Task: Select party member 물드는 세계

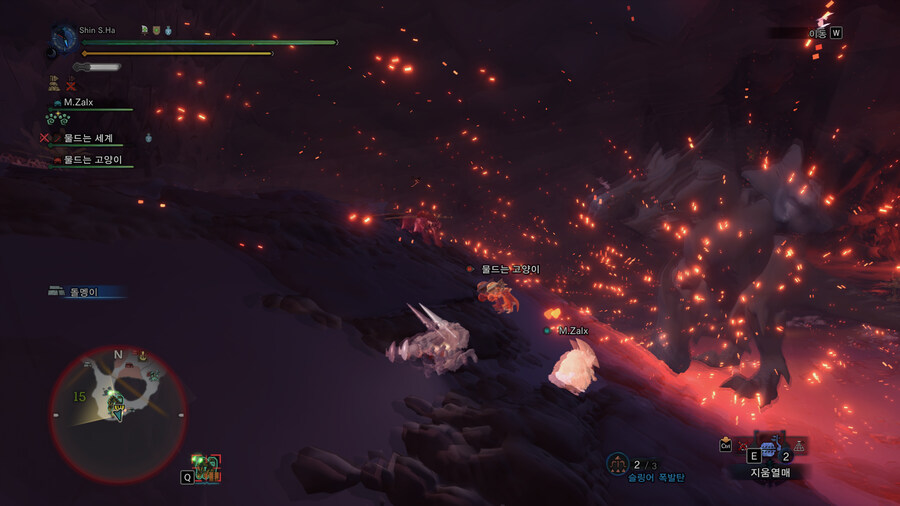Action: [x=88, y=138]
